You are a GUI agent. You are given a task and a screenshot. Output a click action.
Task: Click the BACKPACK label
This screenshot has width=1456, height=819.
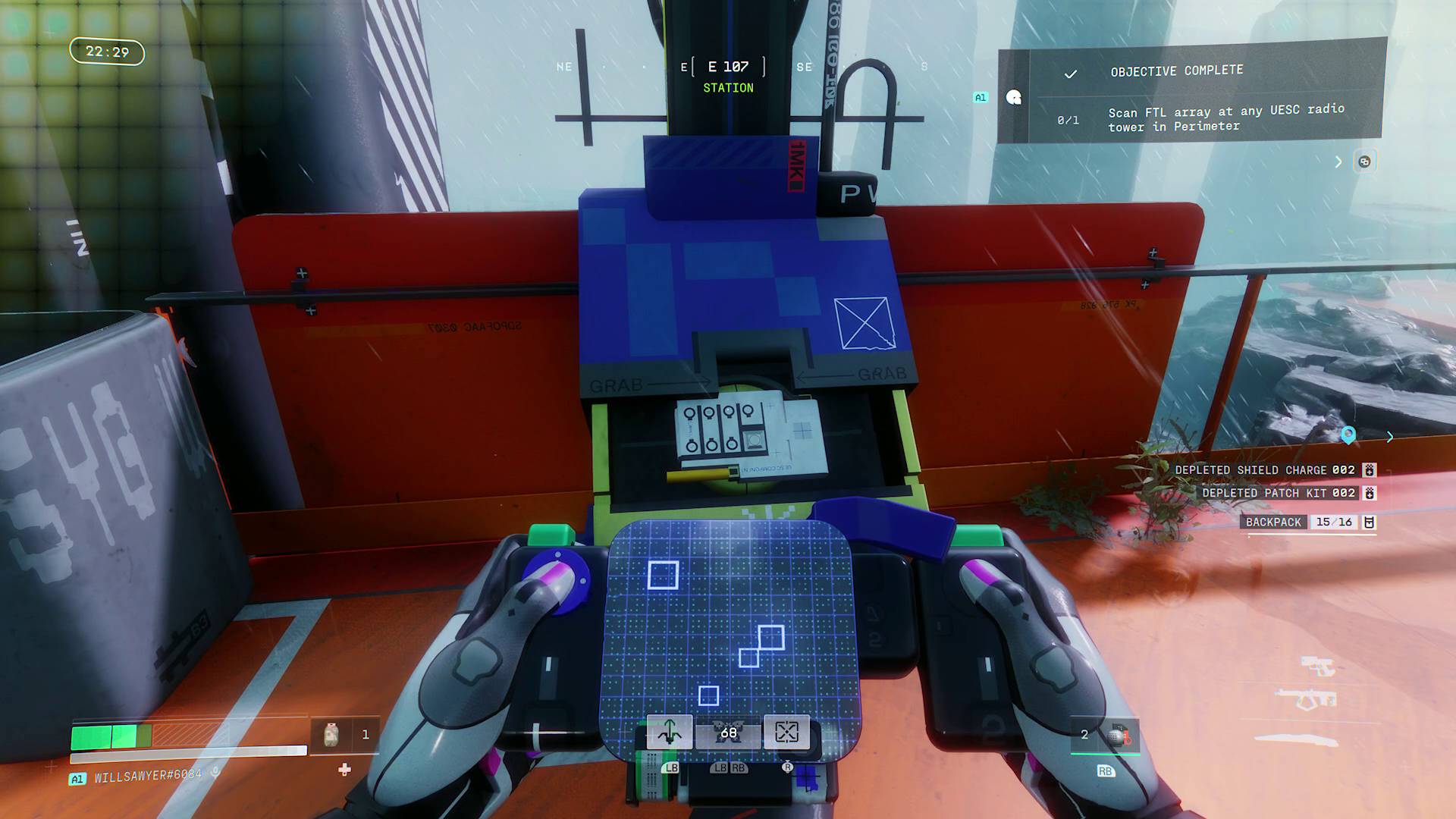(x=1273, y=522)
